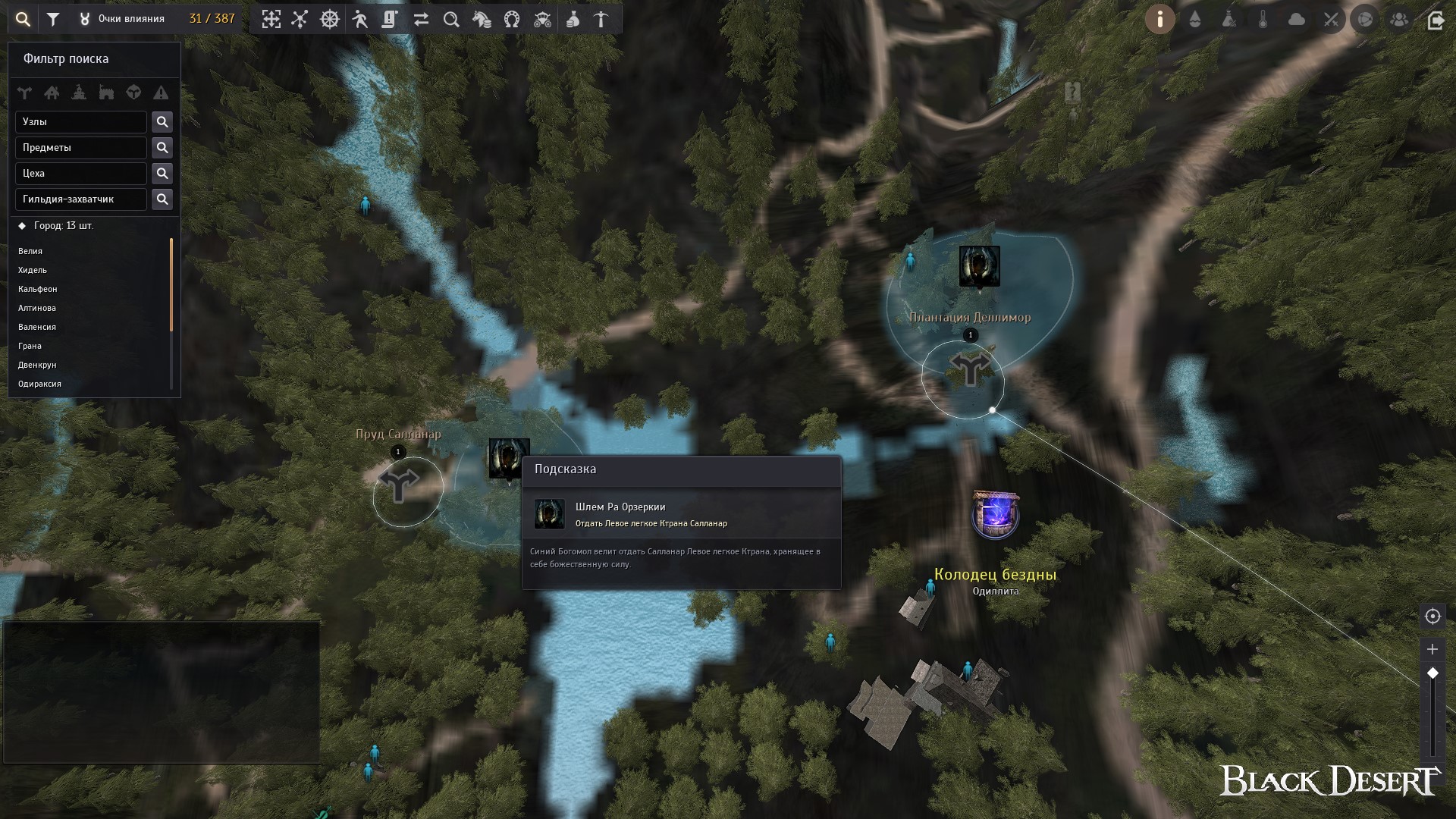Toggle the crossed swords map layer
Screen dimensions: 1456x819
pos(1331,20)
